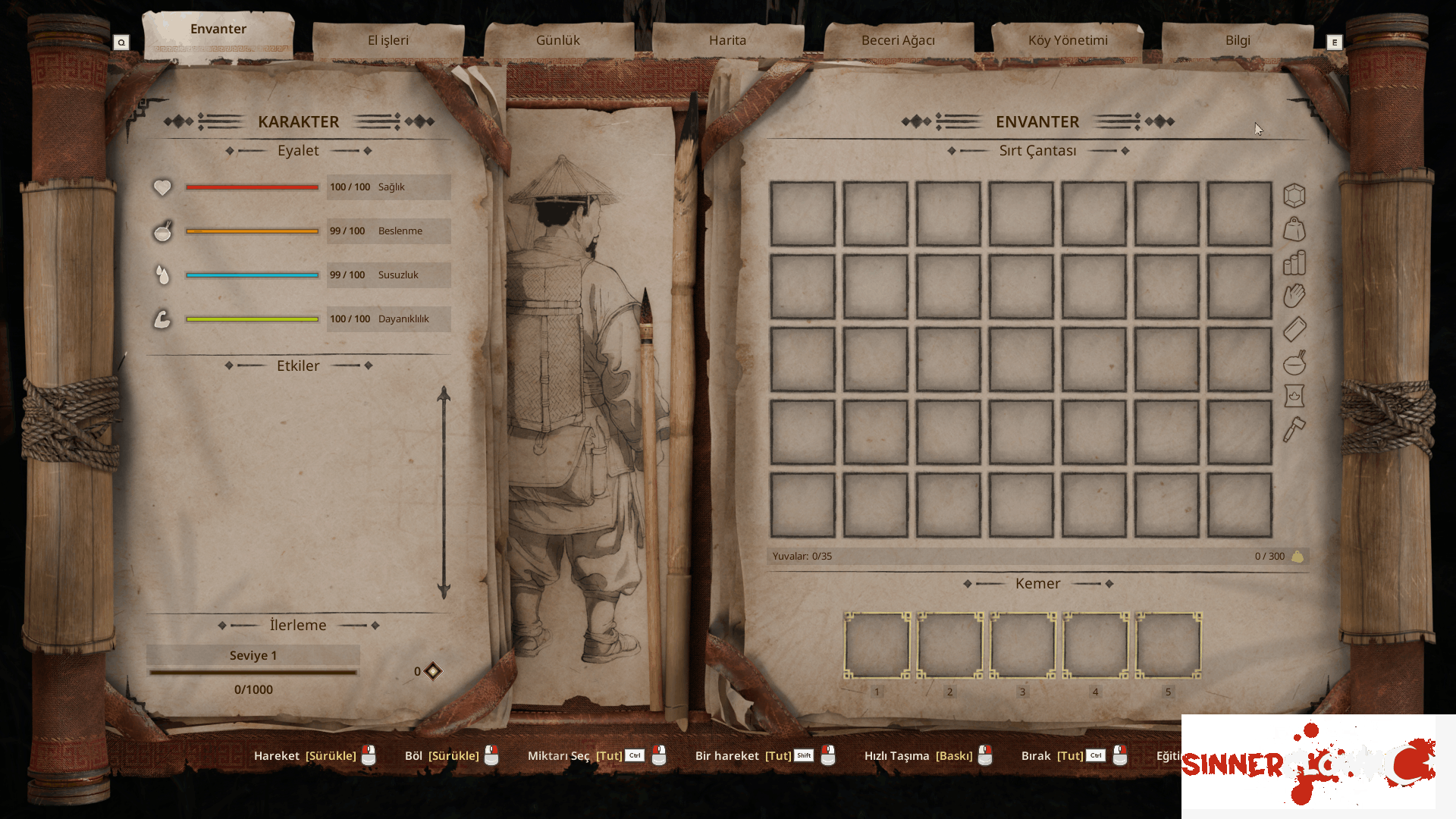Select belt slot number 1
This screenshot has height=819, width=1456.
coord(877,645)
